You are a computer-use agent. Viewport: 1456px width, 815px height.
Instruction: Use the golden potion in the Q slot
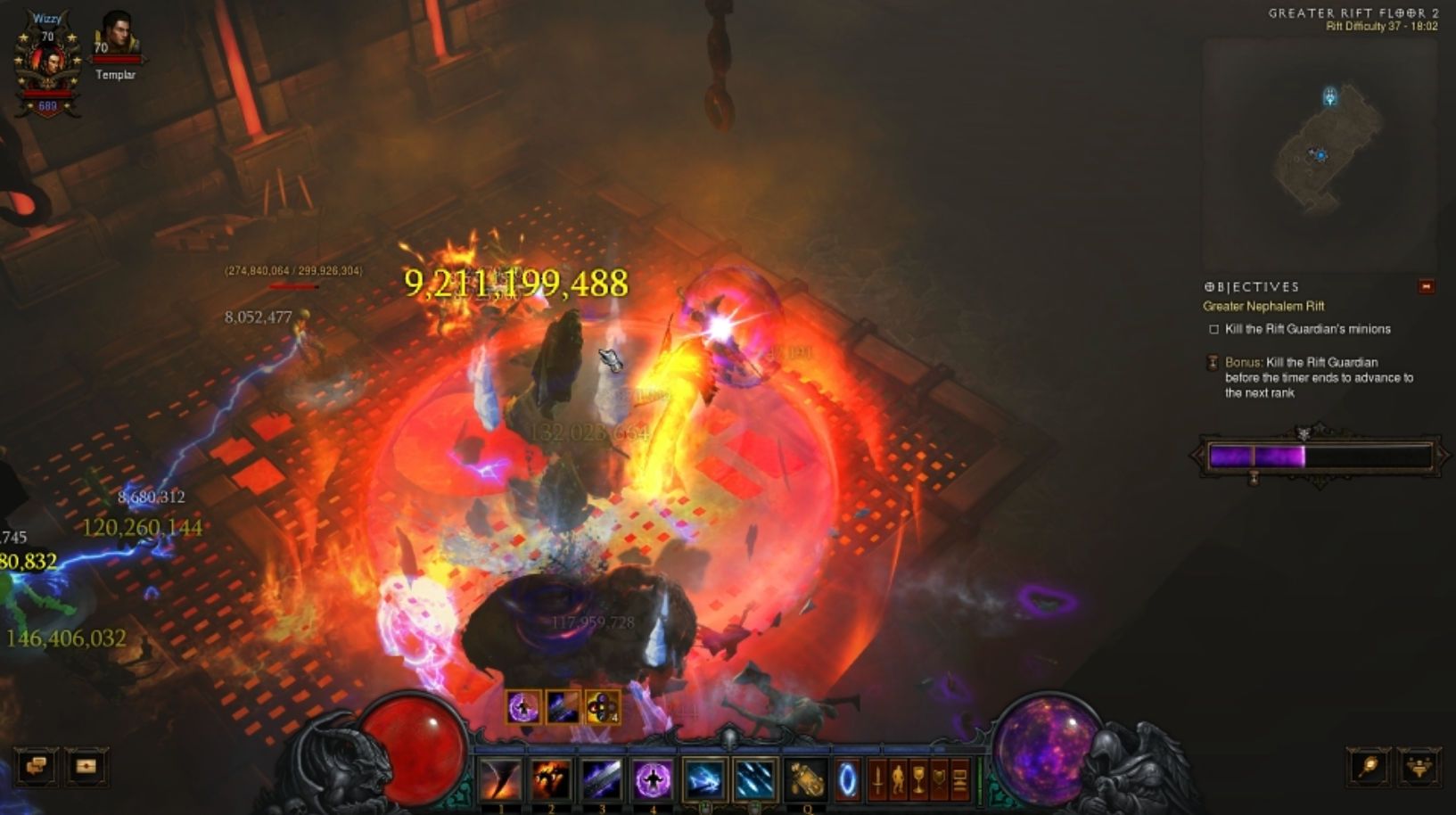click(x=807, y=778)
